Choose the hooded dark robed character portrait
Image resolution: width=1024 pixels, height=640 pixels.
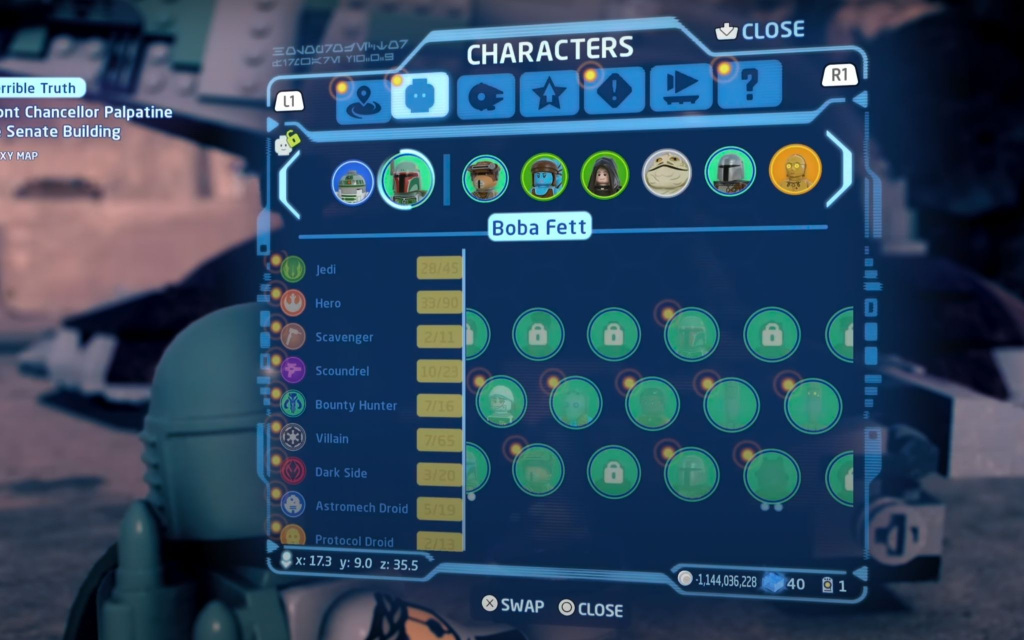605,175
